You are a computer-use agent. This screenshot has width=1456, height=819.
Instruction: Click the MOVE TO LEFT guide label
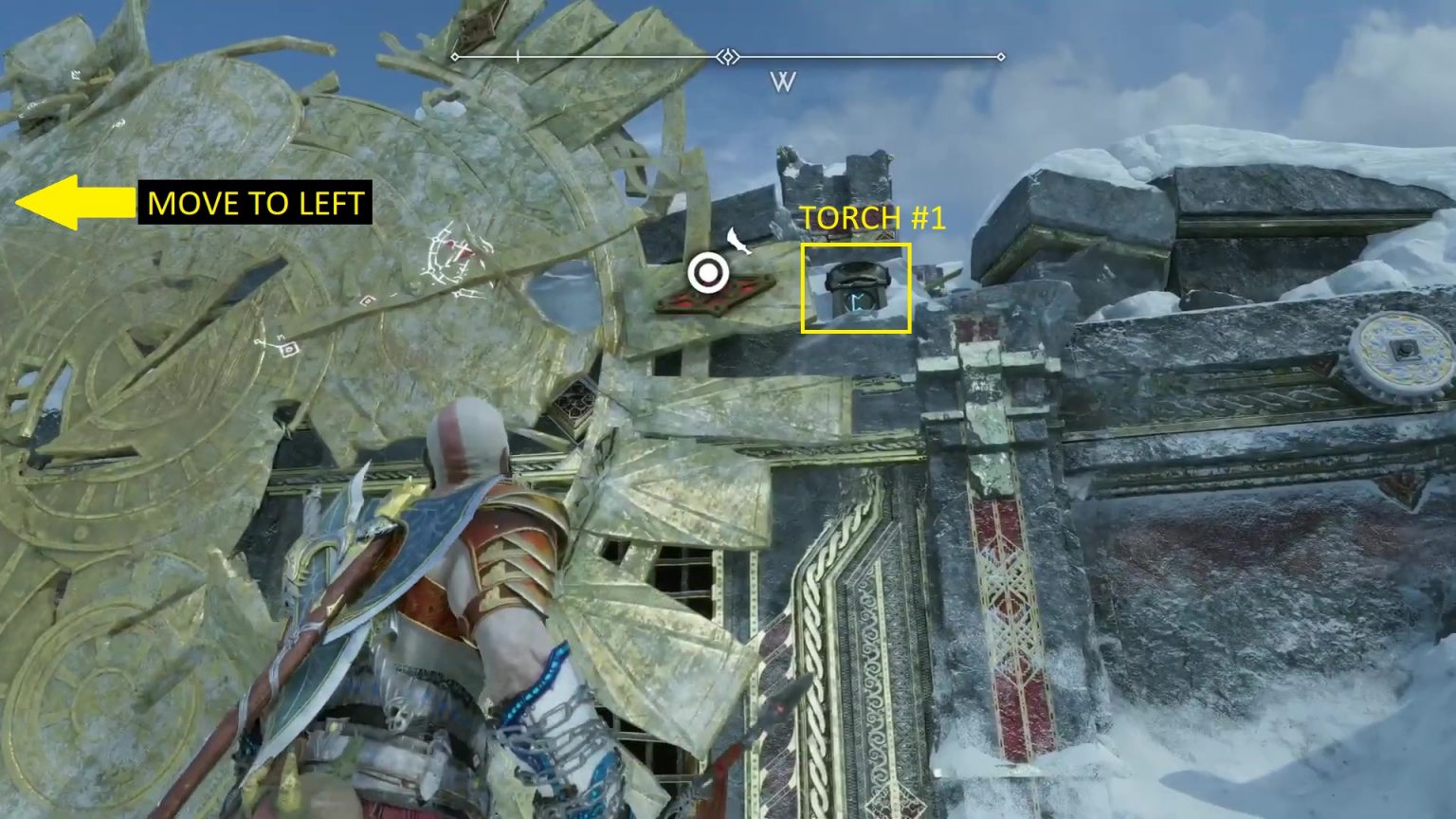(255, 203)
